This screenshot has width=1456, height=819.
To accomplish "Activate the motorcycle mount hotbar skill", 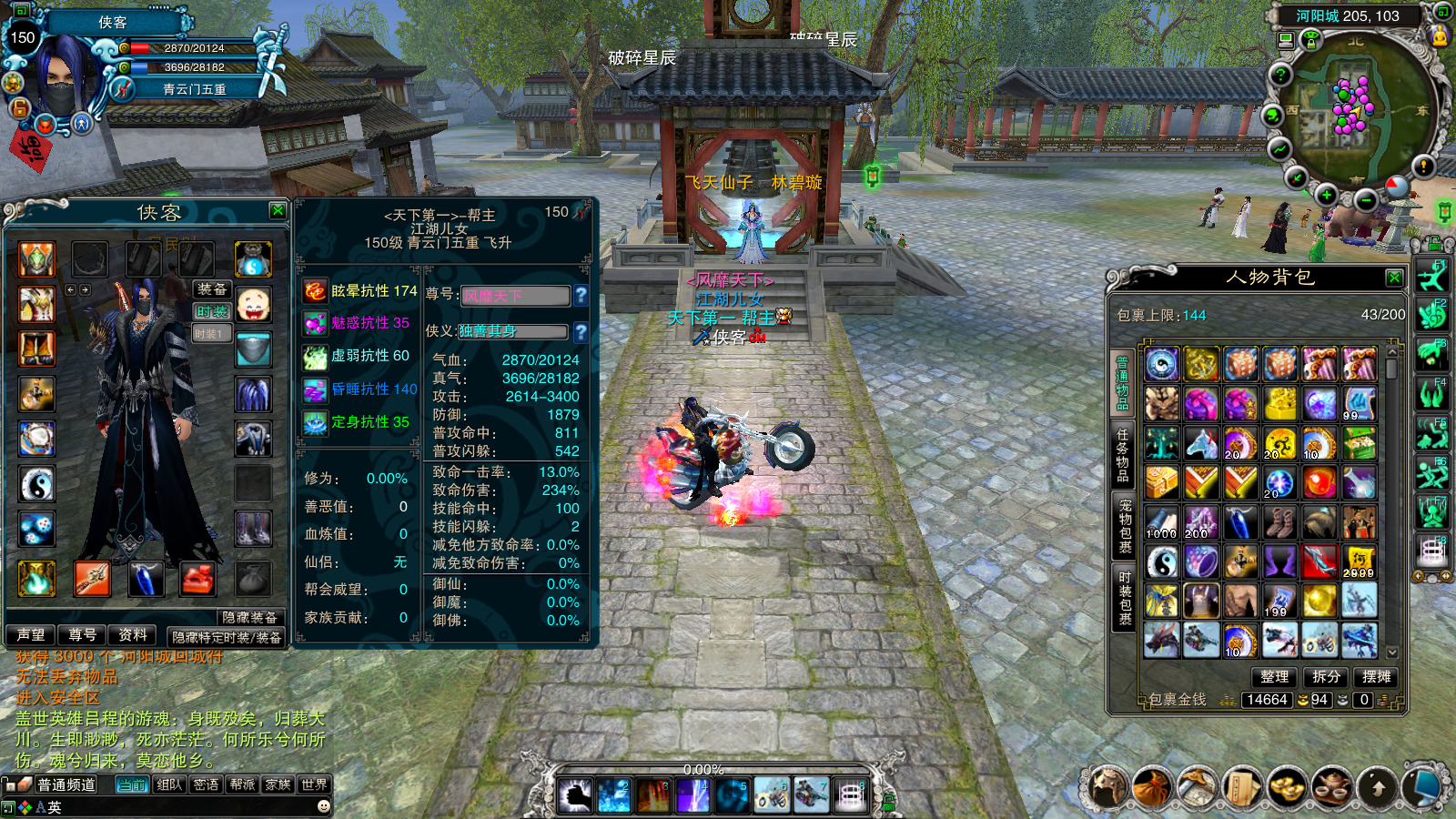I will point(772,796).
